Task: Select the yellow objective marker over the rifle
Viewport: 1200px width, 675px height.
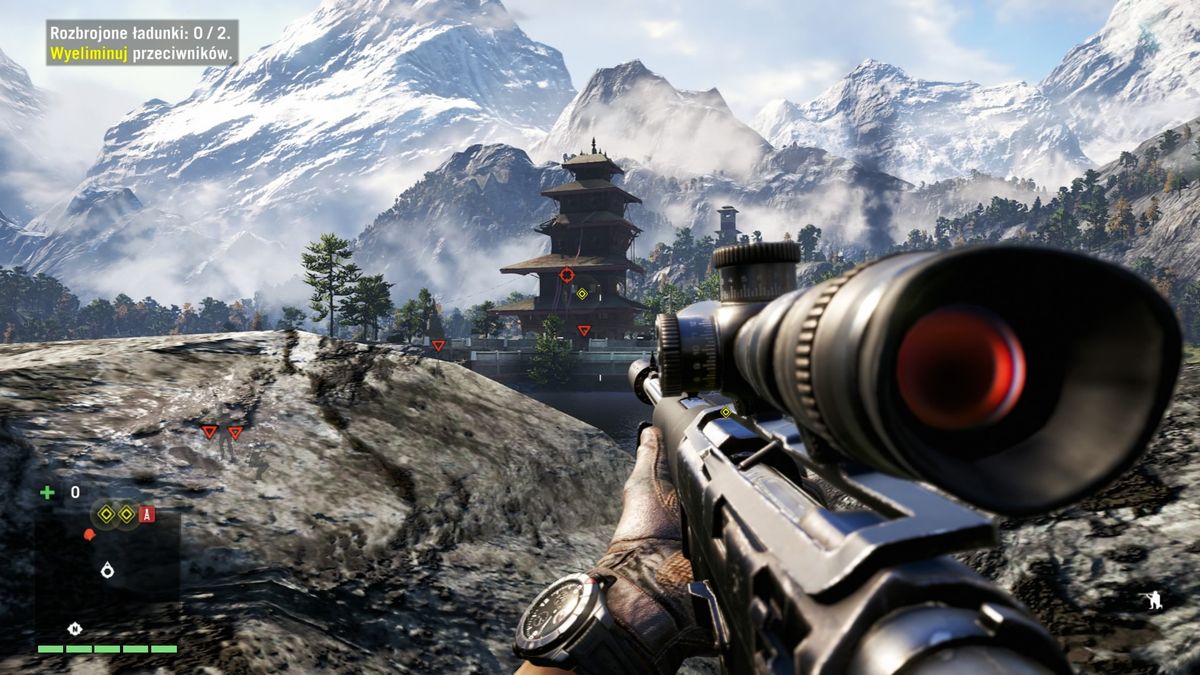Action: tap(726, 411)
